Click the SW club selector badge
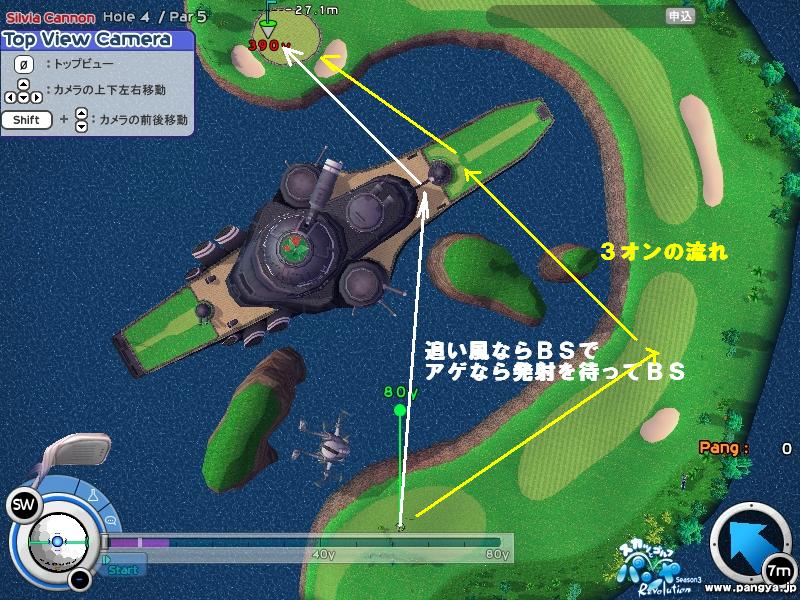 22,507
